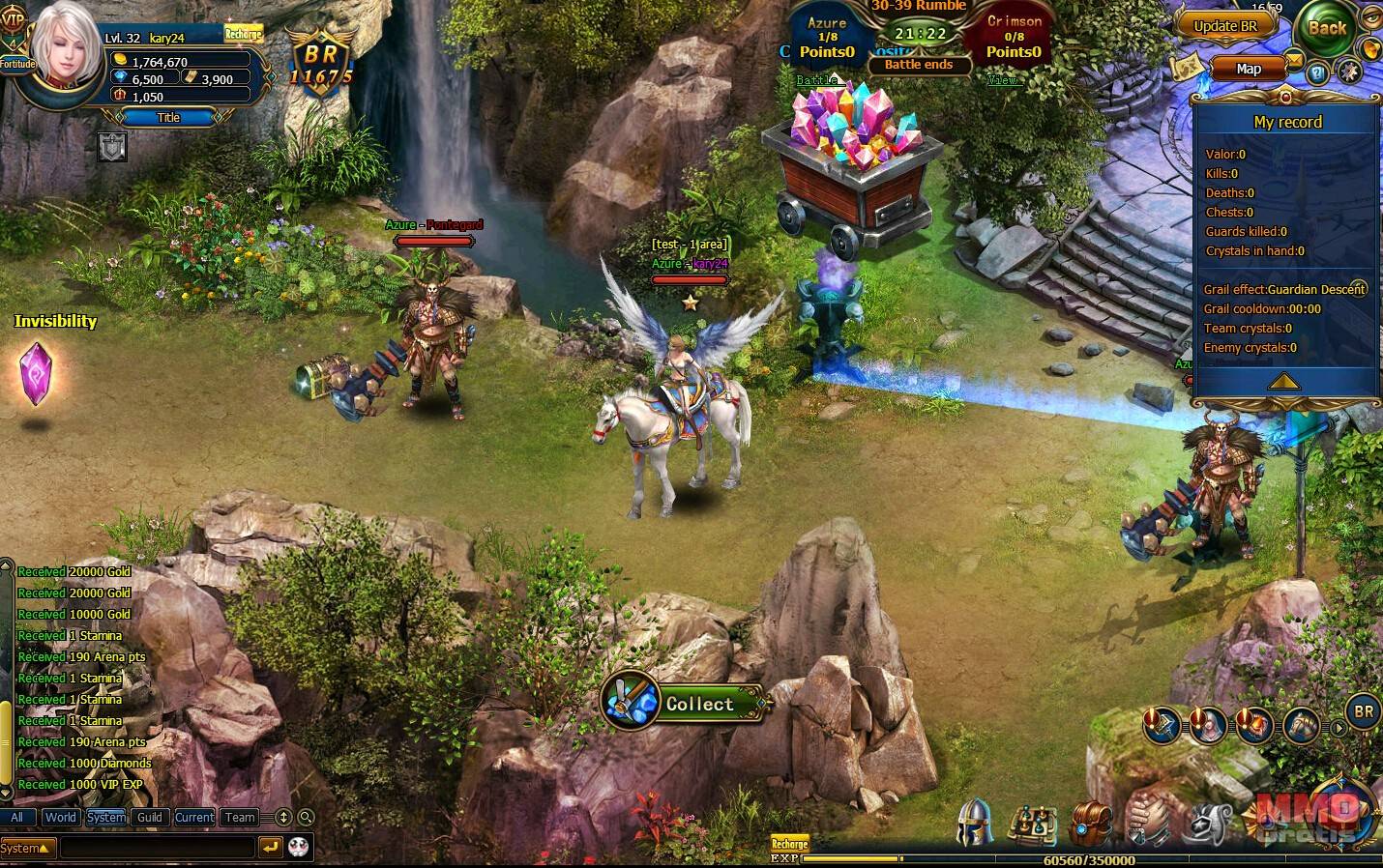Viewport: 1383px width, 868px height.
Task: Open the gear settings icon
Action: click(1348, 72)
